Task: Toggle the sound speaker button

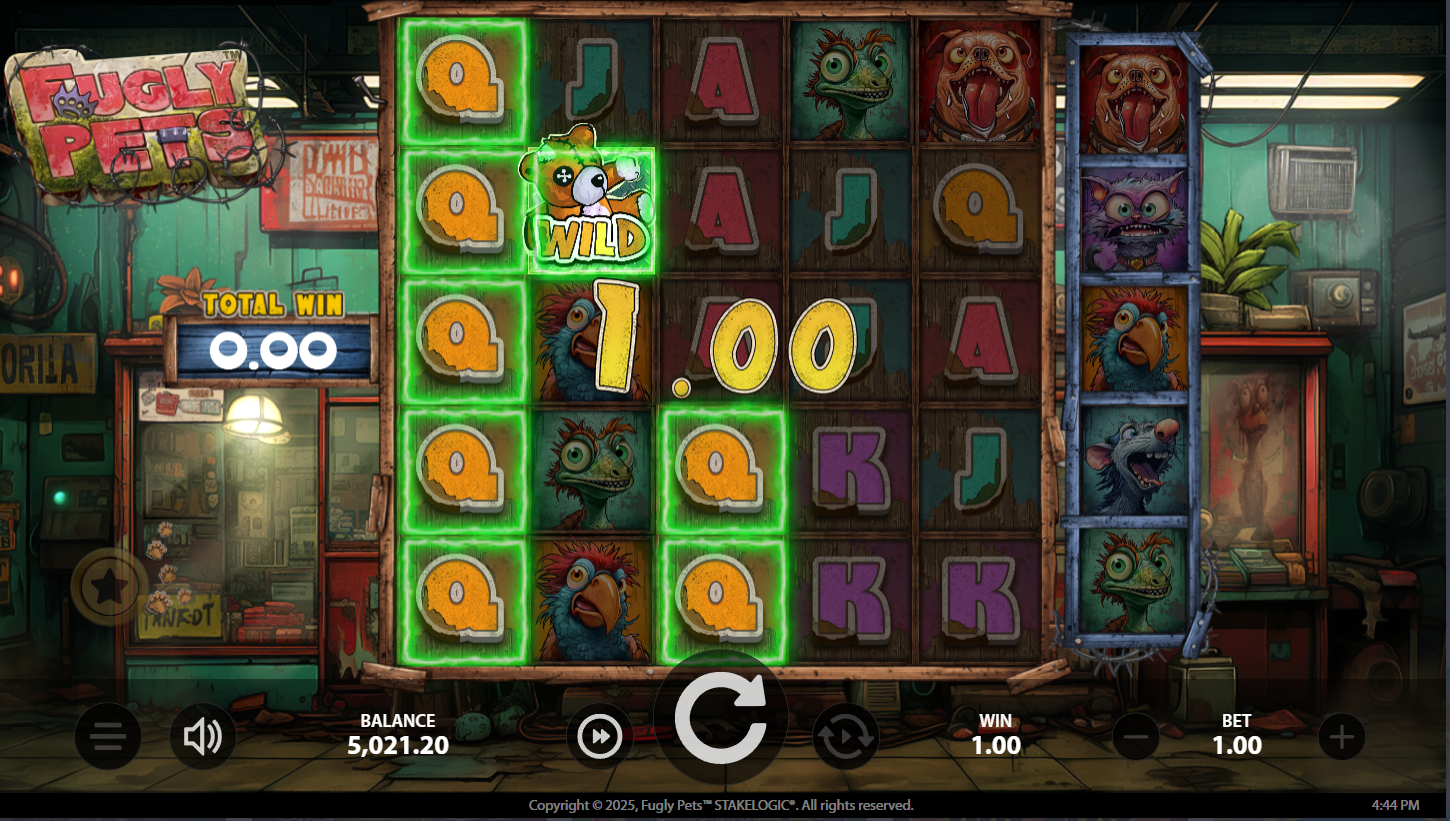Action: pyautogui.click(x=202, y=738)
